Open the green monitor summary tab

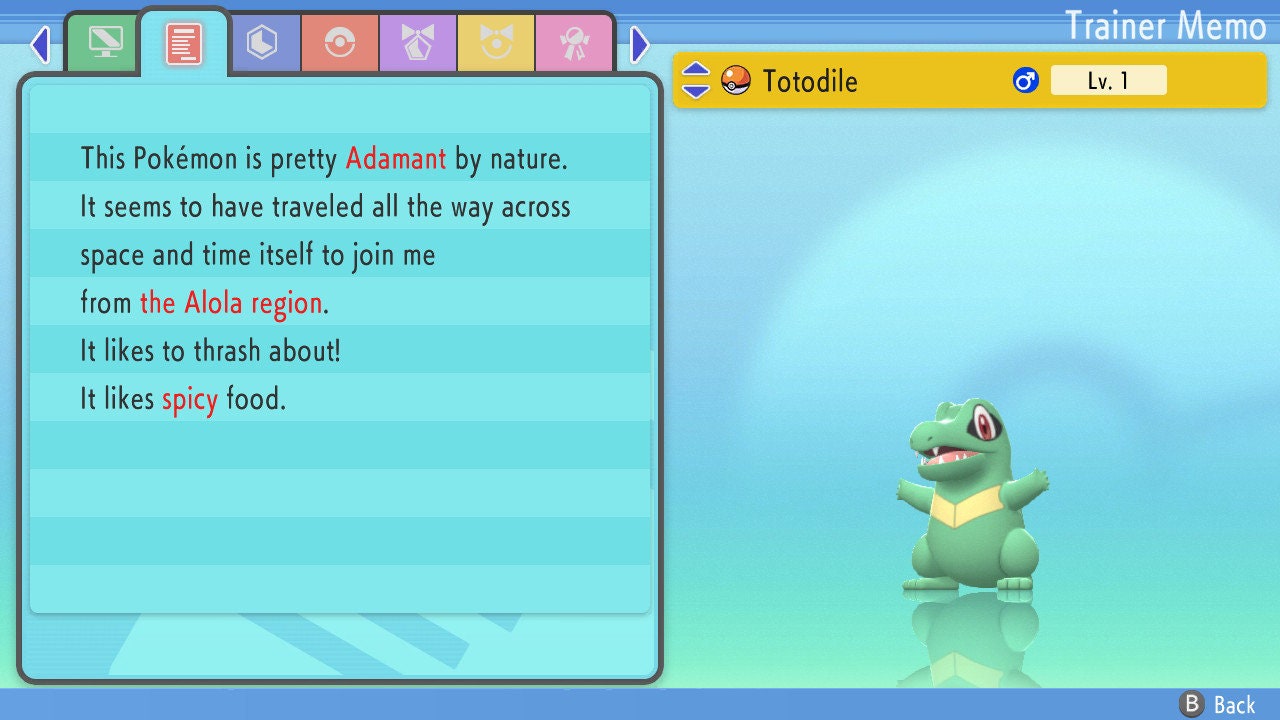105,42
